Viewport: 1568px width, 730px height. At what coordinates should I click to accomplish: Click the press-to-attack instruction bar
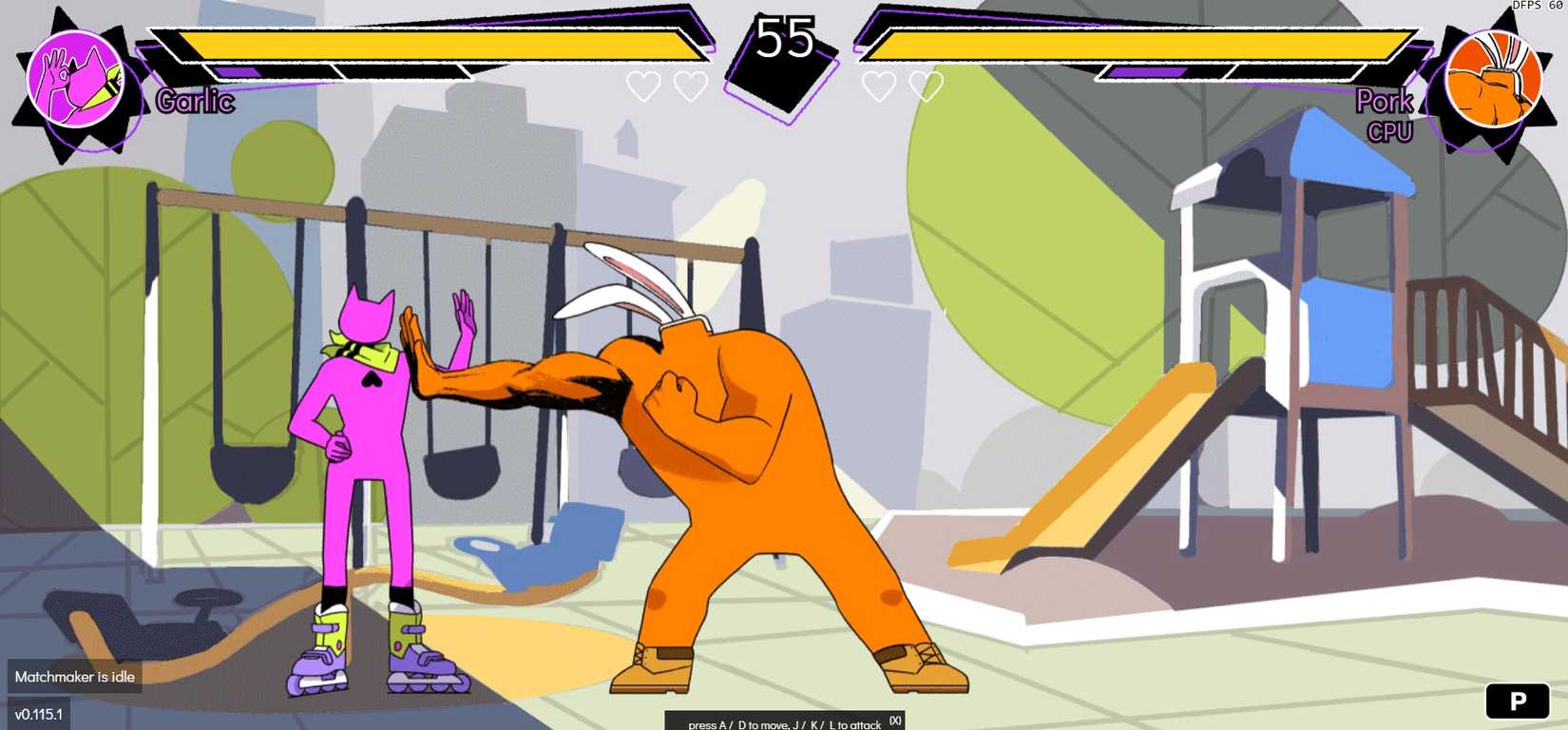pyautogui.click(x=784, y=723)
